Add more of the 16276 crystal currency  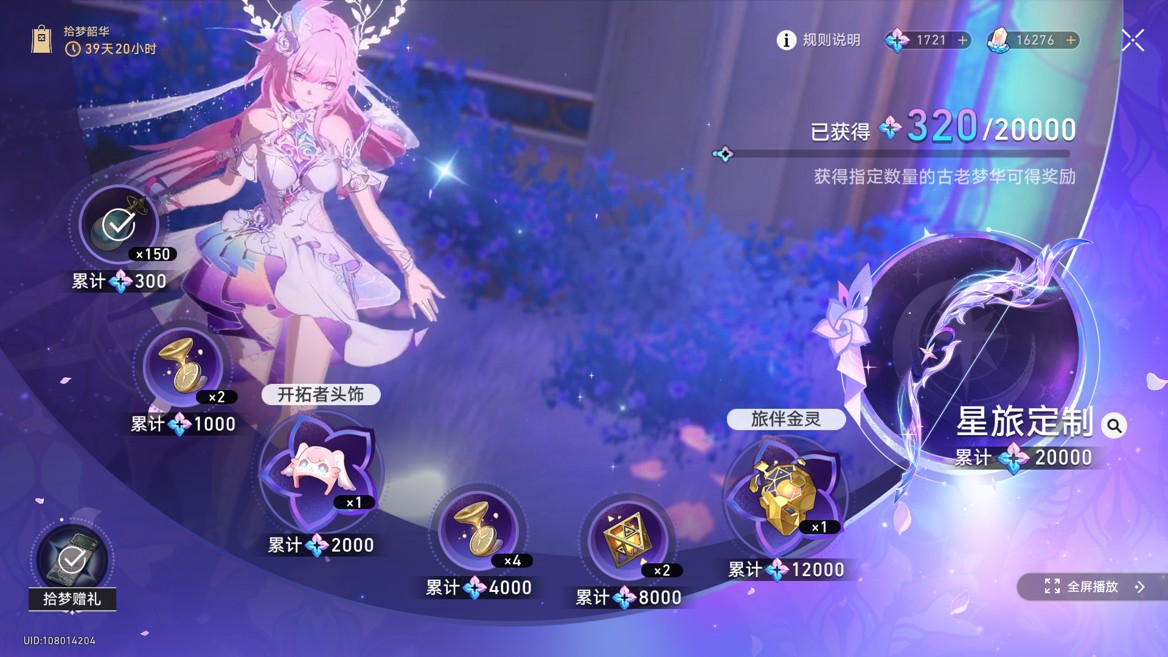[1070, 40]
